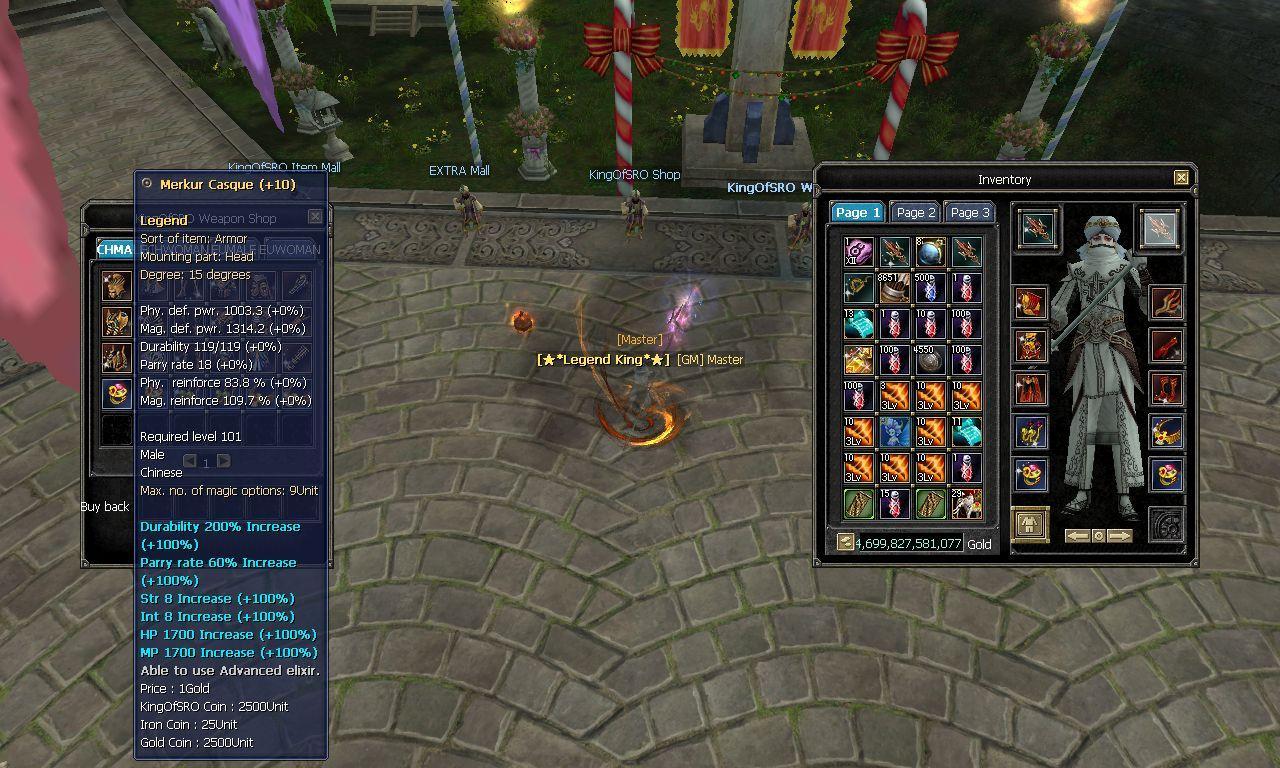Image resolution: width=1280 pixels, height=768 pixels.
Task: Close the Inventory window
Action: (1181, 178)
